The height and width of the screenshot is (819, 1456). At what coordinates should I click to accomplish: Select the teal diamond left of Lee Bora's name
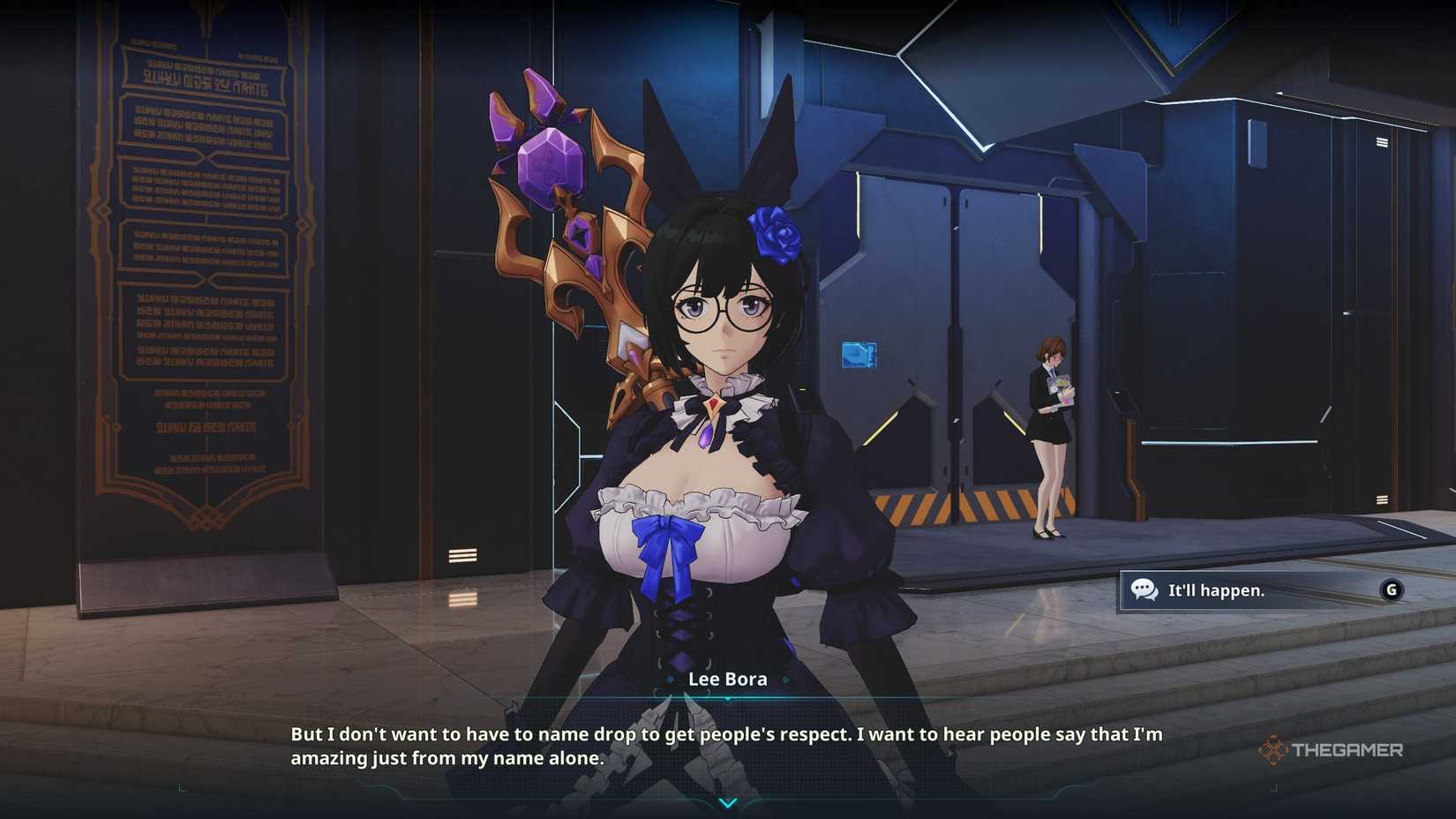pos(670,680)
